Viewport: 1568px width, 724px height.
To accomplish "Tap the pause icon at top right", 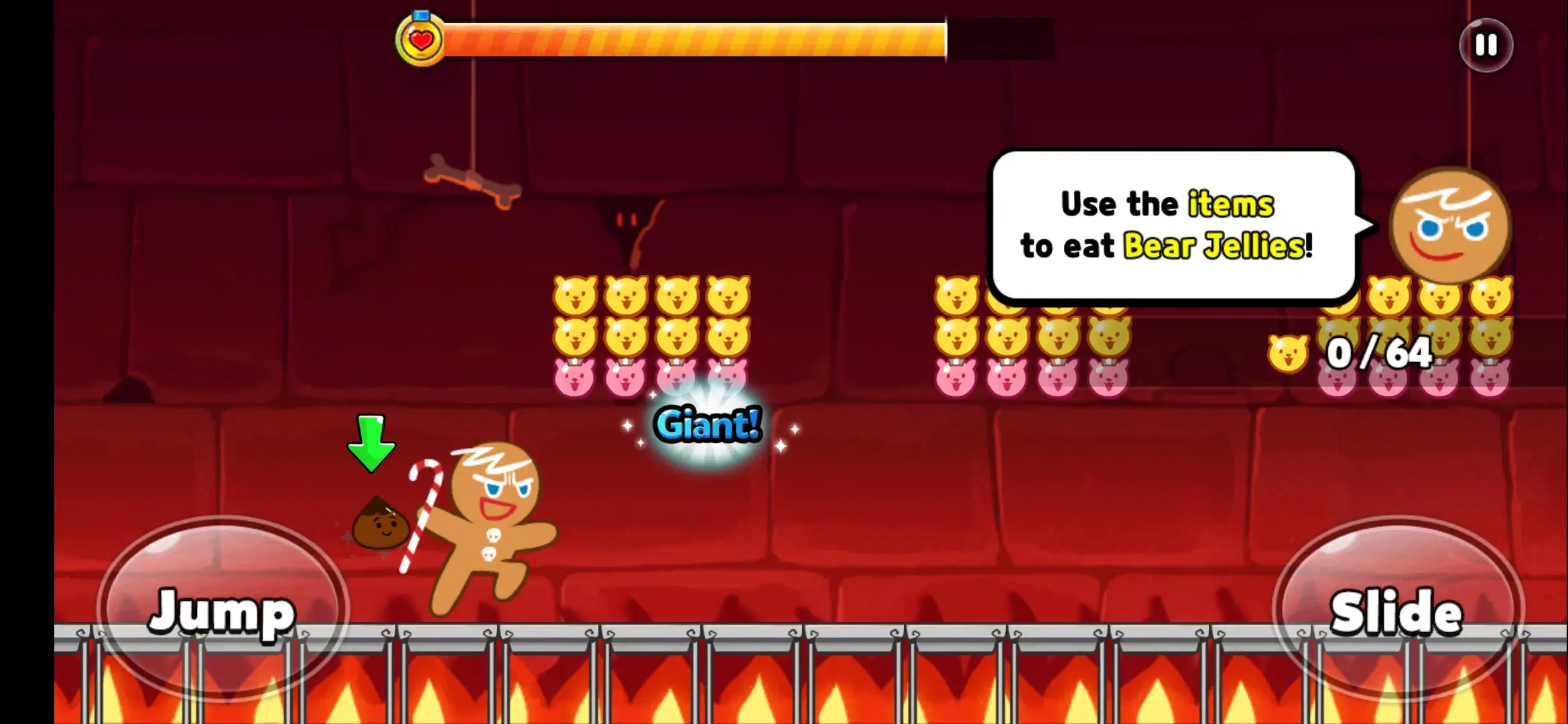I will (1485, 46).
